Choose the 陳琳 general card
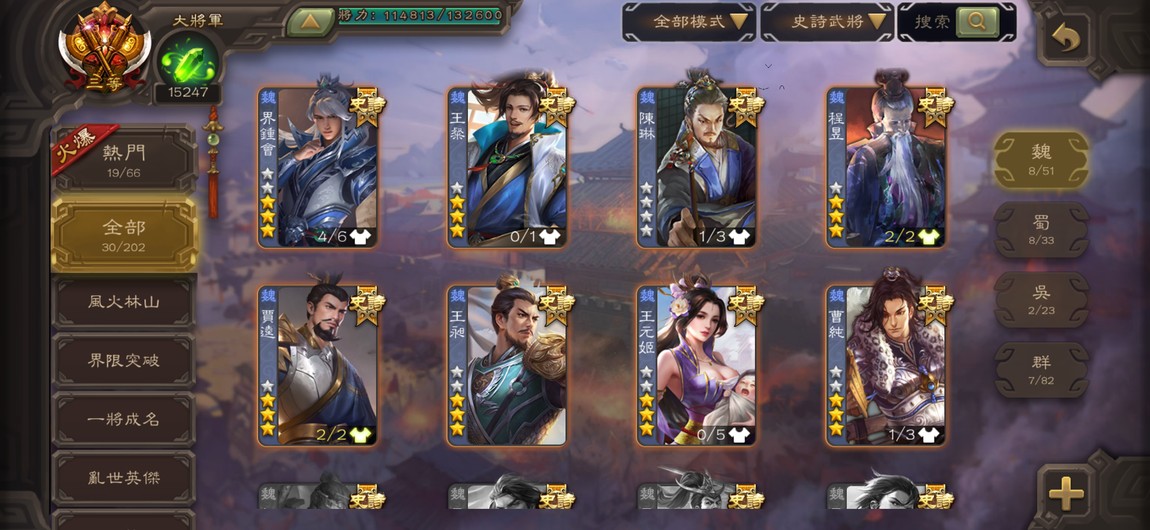 [697, 167]
